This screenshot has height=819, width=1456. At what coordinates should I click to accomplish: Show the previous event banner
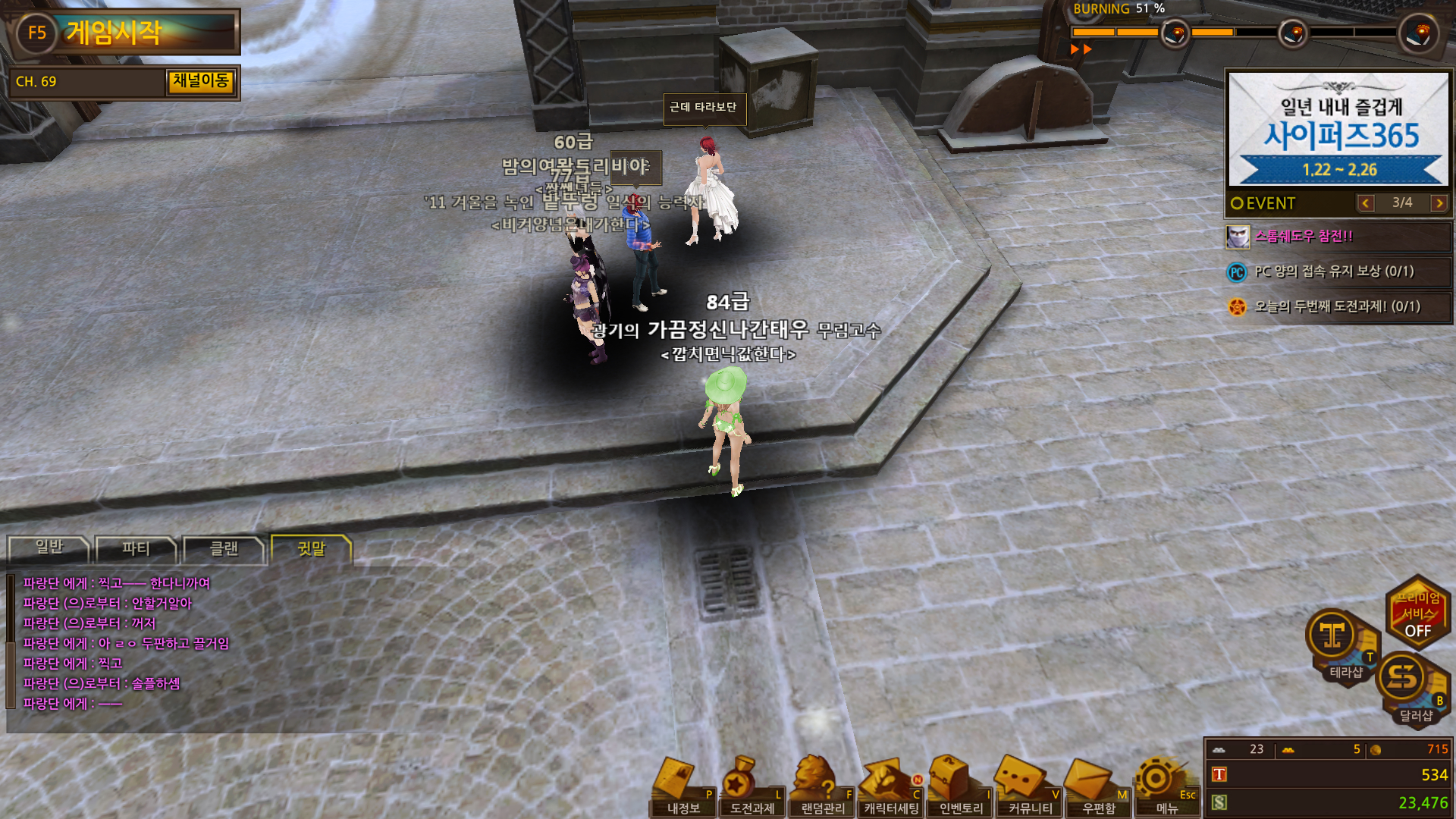pyautogui.click(x=1366, y=203)
